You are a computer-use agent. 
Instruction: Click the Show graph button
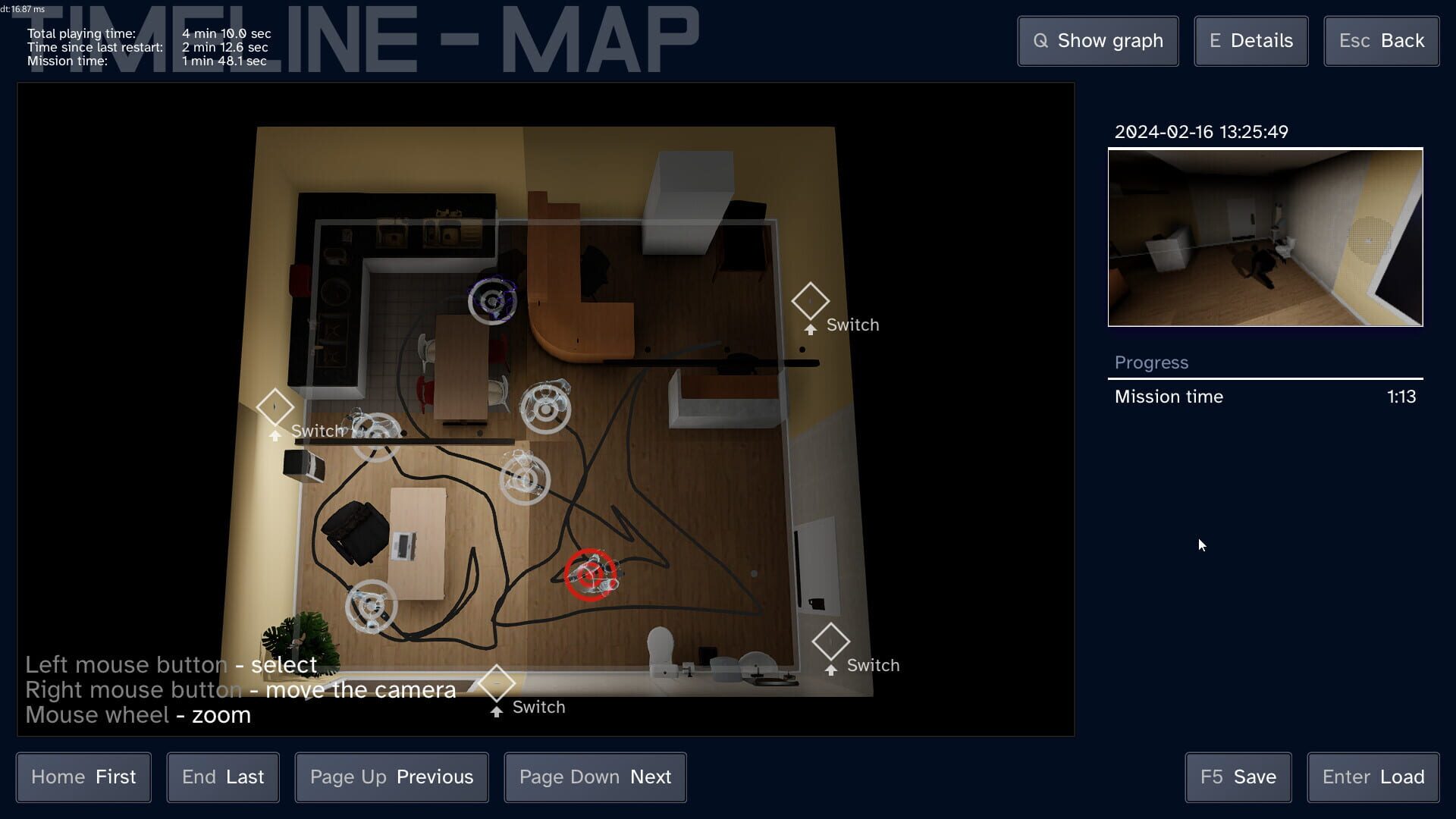point(1097,41)
